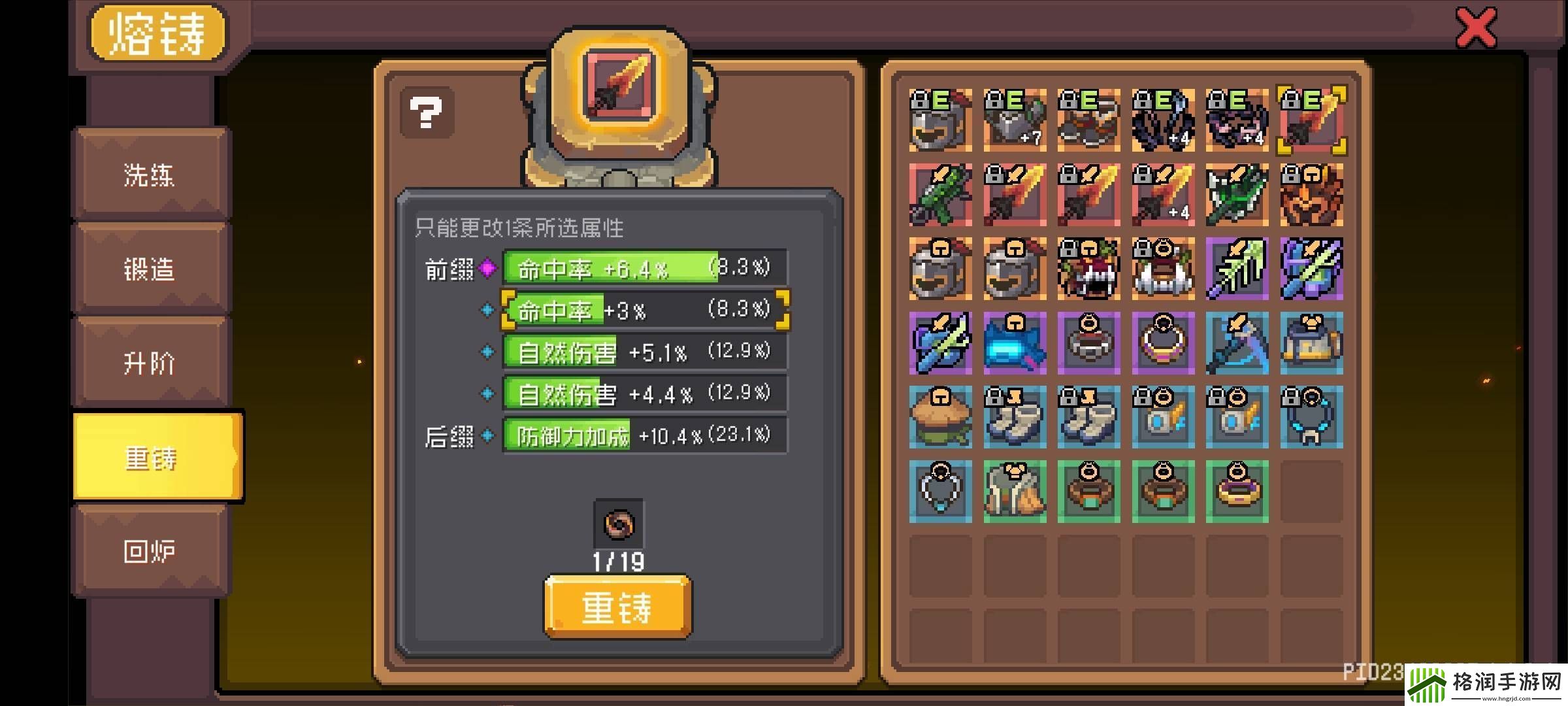Viewport: 1568px width, 706px height.
Task: Select the reforge material swirl icon
Action: pyautogui.click(x=618, y=524)
